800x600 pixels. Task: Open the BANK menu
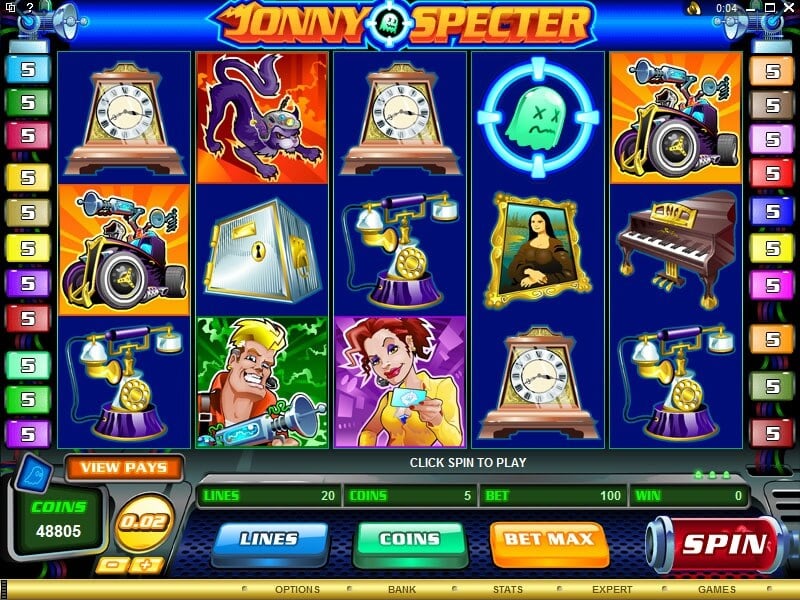click(x=402, y=590)
